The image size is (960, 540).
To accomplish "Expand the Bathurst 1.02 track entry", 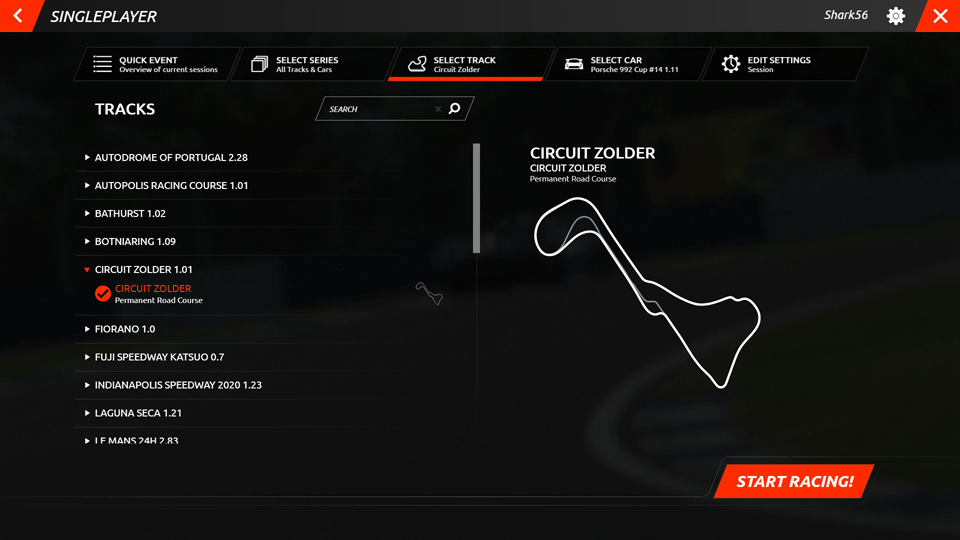I will [x=130, y=213].
